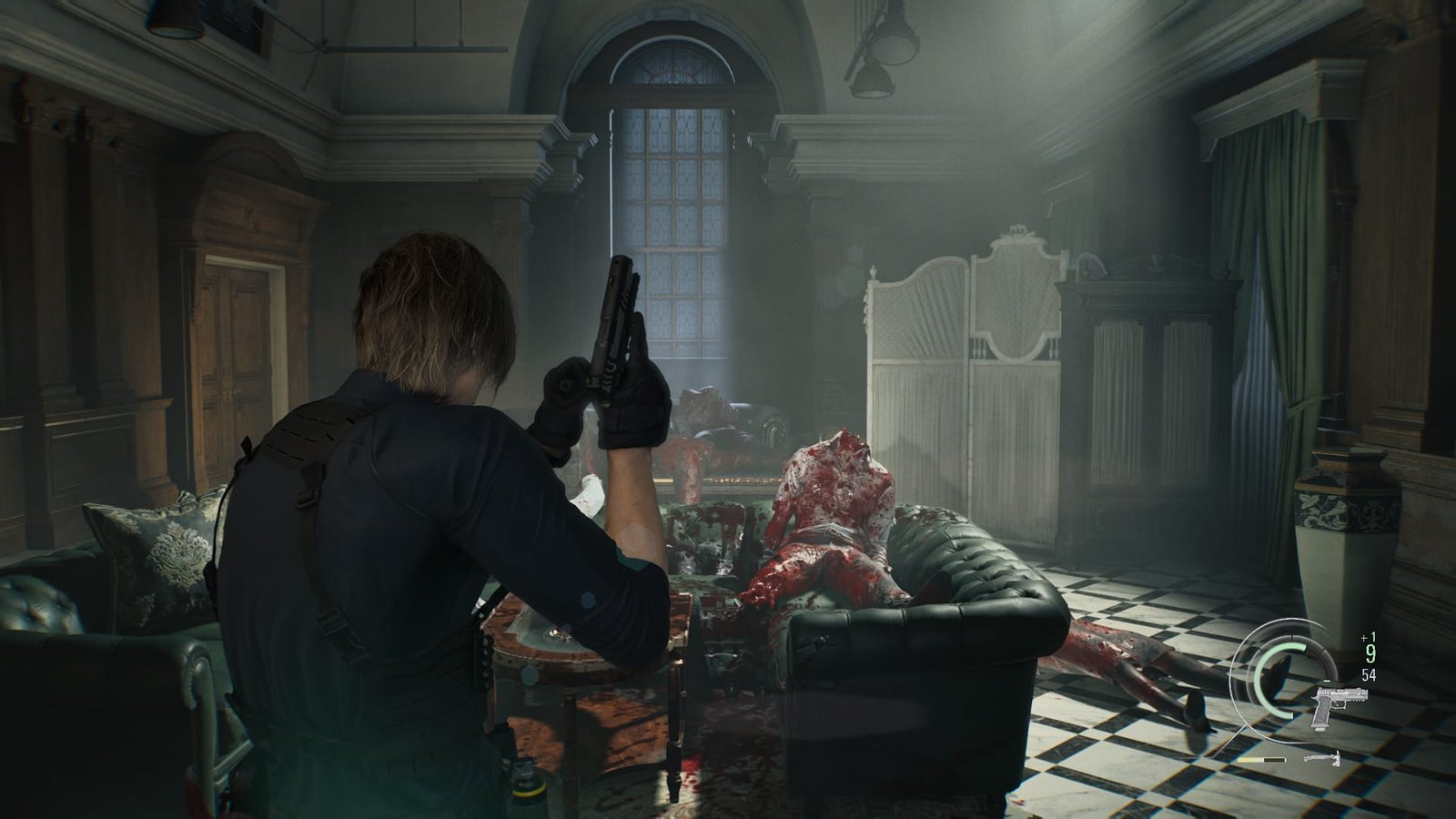Click the hatchet melee weapon icon
Viewport: 1456px width, 819px height.
click(1322, 758)
